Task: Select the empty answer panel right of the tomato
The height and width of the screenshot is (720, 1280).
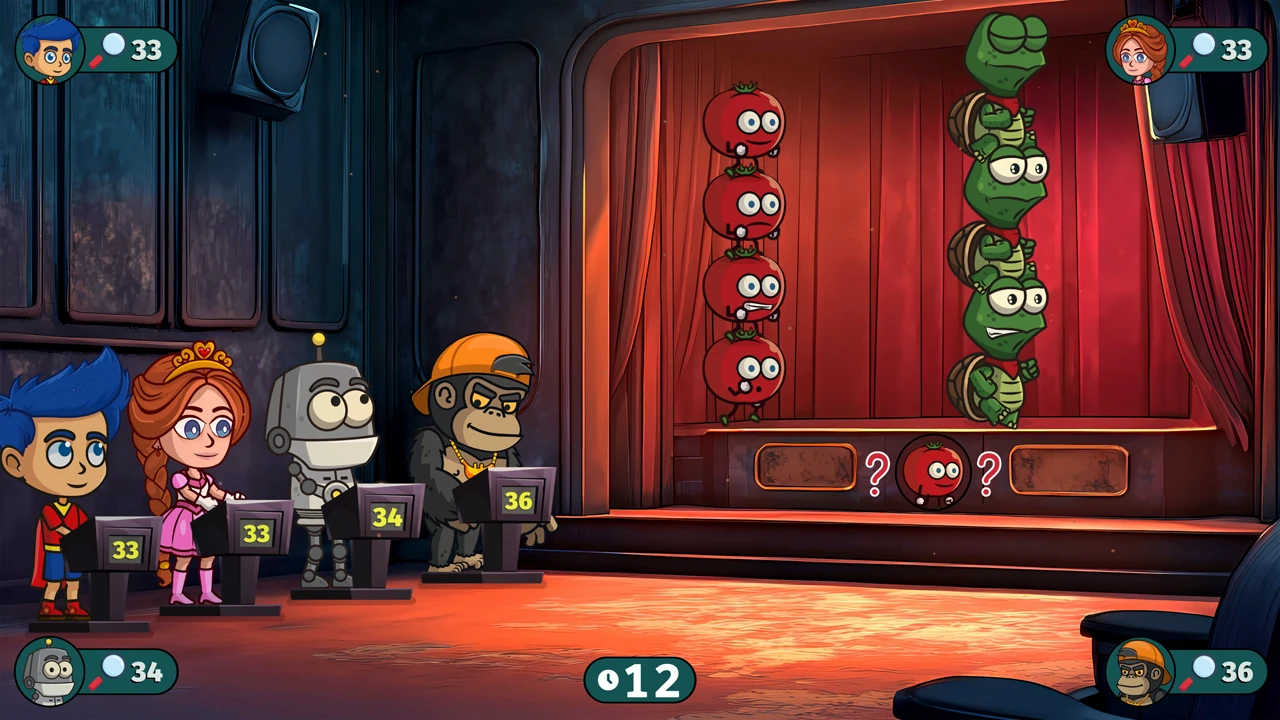Action: coord(1069,470)
